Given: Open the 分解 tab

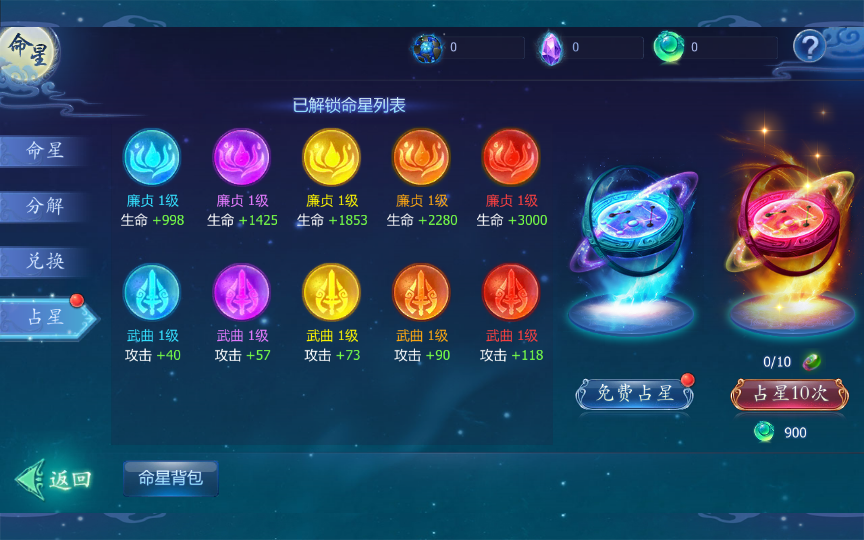Looking at the screenshot, I should click(x=45, y=206).
